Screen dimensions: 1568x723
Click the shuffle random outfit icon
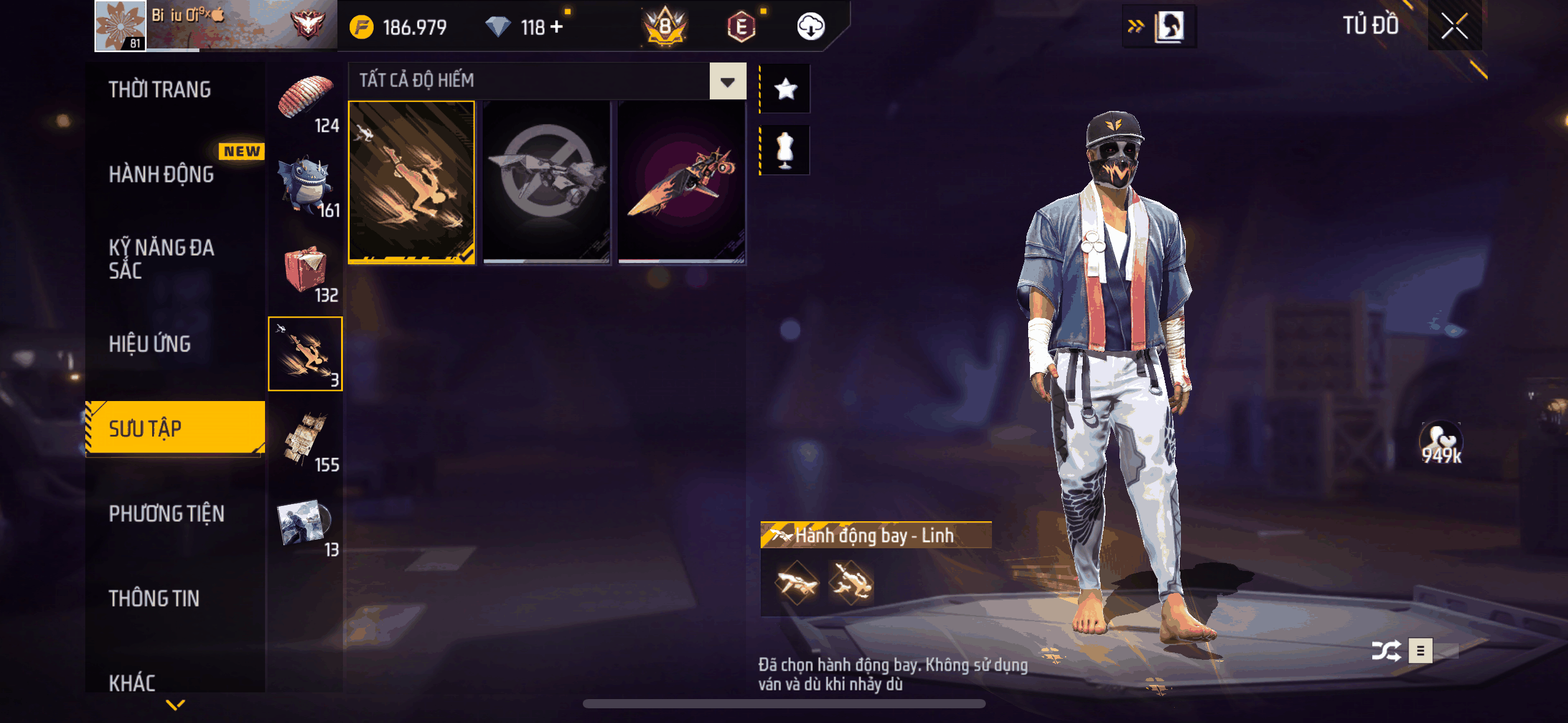coord(1386,651)
